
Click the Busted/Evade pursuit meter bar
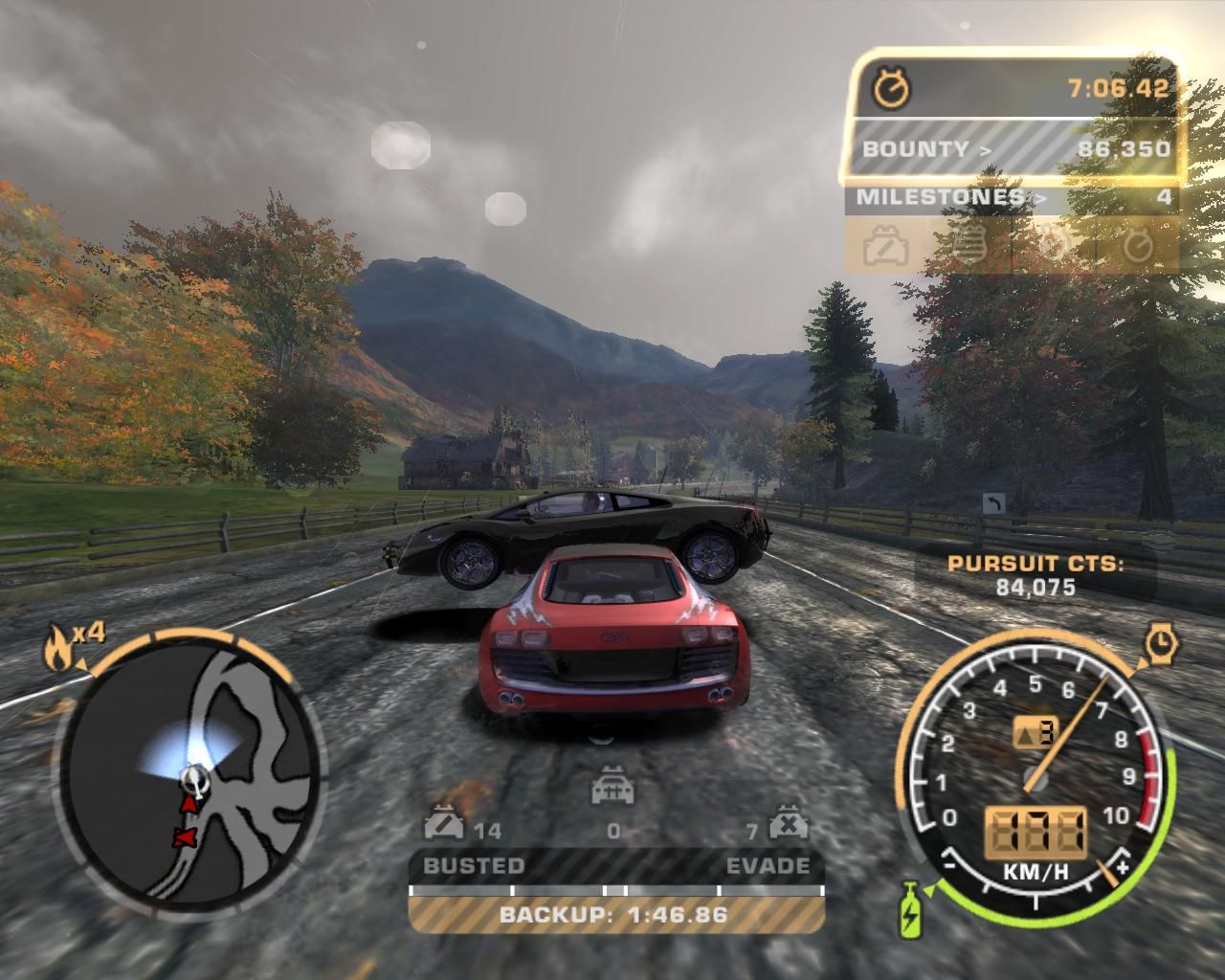(615, 890)
